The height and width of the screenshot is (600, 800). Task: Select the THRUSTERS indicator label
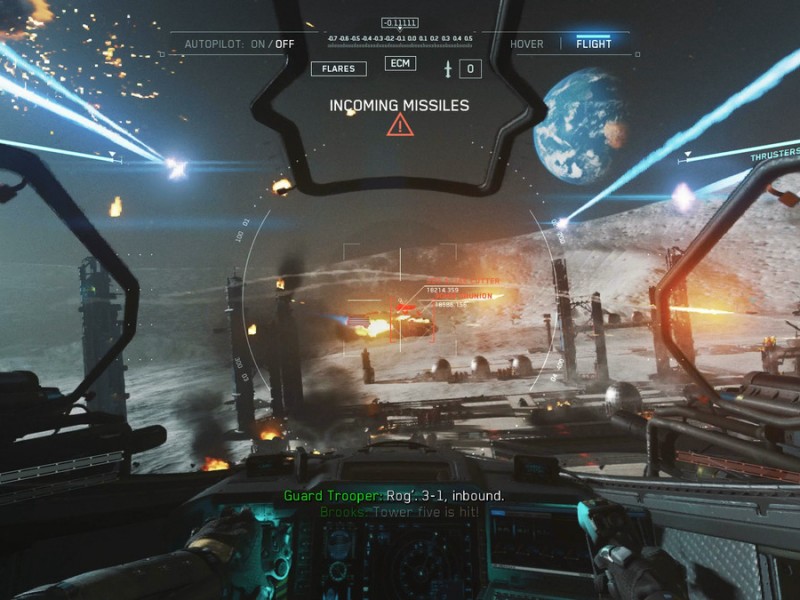click(775, 156)
